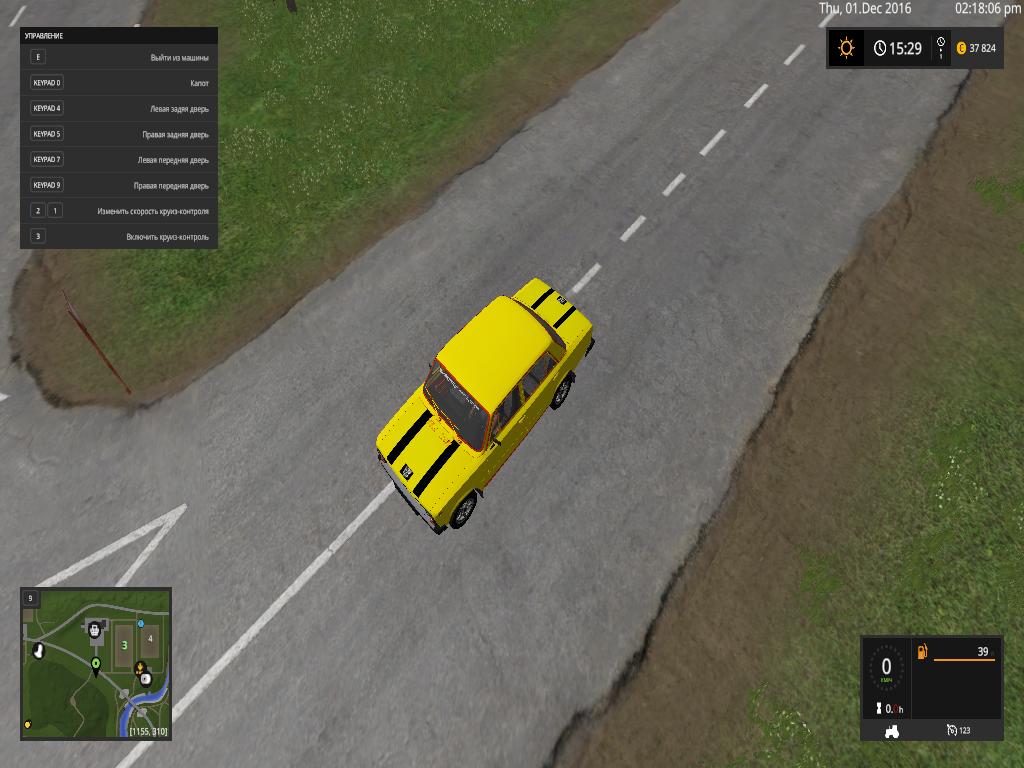Click the blue water droplet map marker
The height and width of the screenshot is (768, 1024).
[141, 623]
